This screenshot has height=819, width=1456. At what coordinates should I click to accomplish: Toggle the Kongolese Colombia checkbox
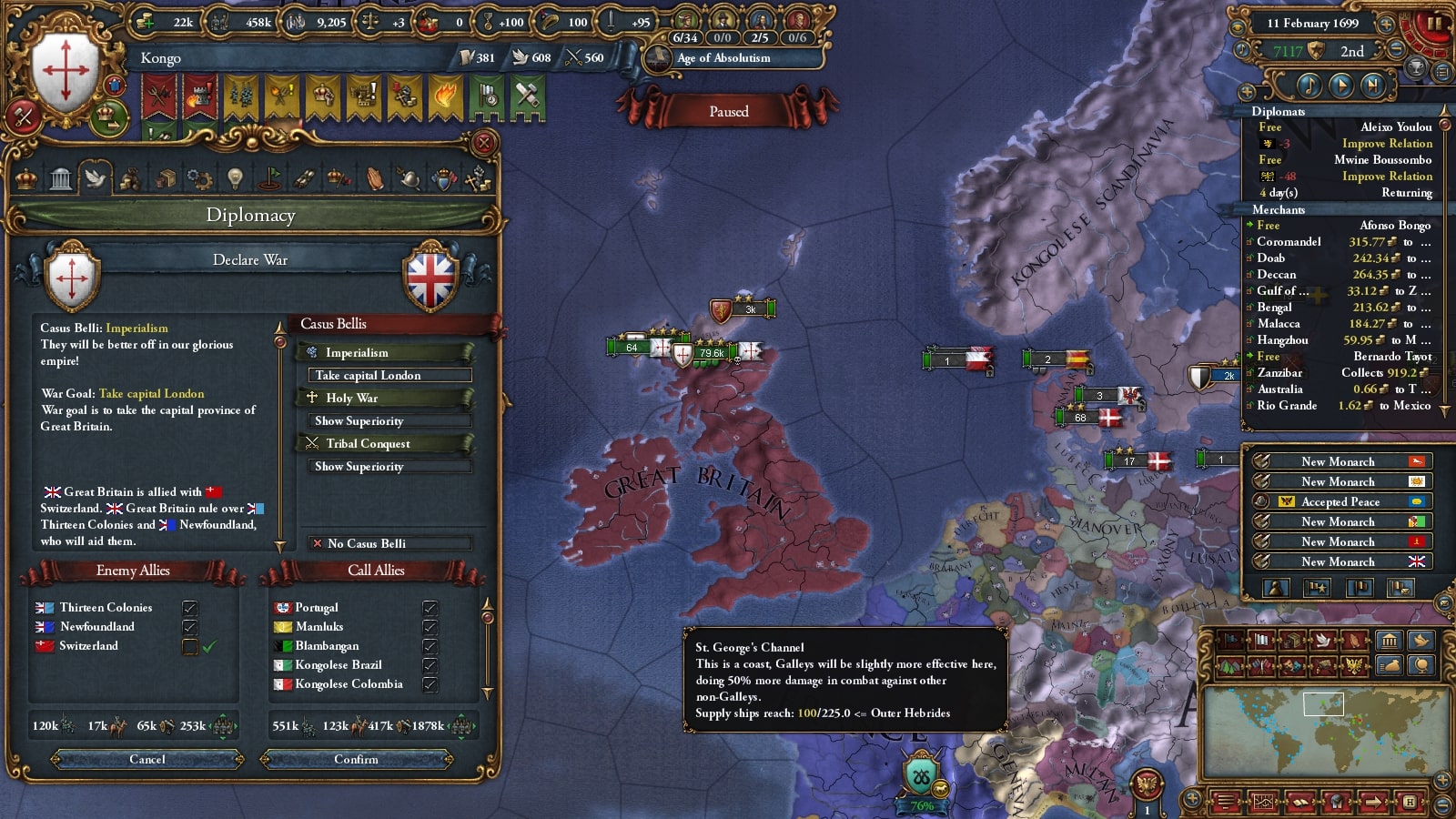pos(430,684)
